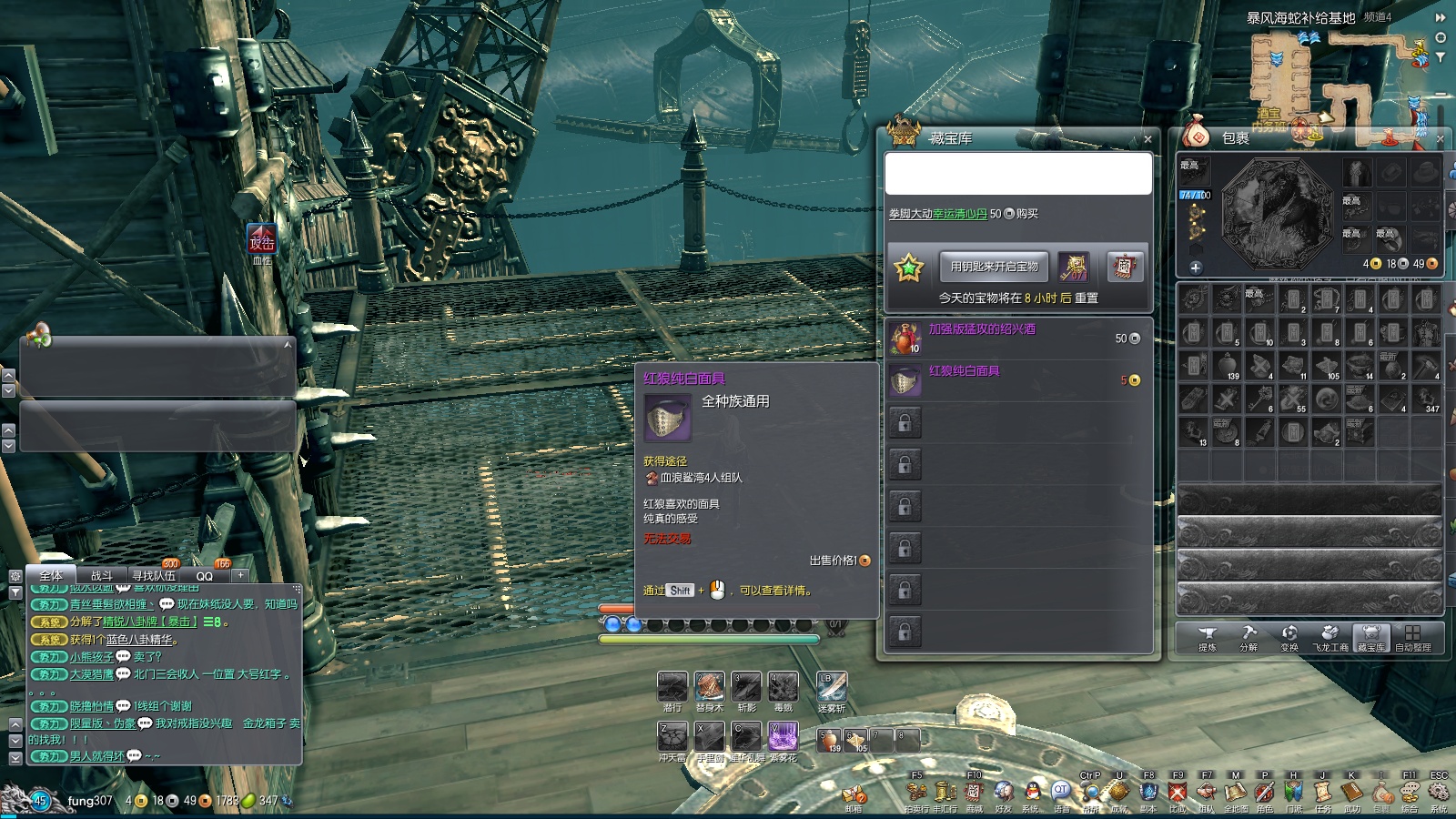Use the 迷雾斩 attack skill
The height and width of the screenshot is (819, 1456).
[x=832, y=687]
